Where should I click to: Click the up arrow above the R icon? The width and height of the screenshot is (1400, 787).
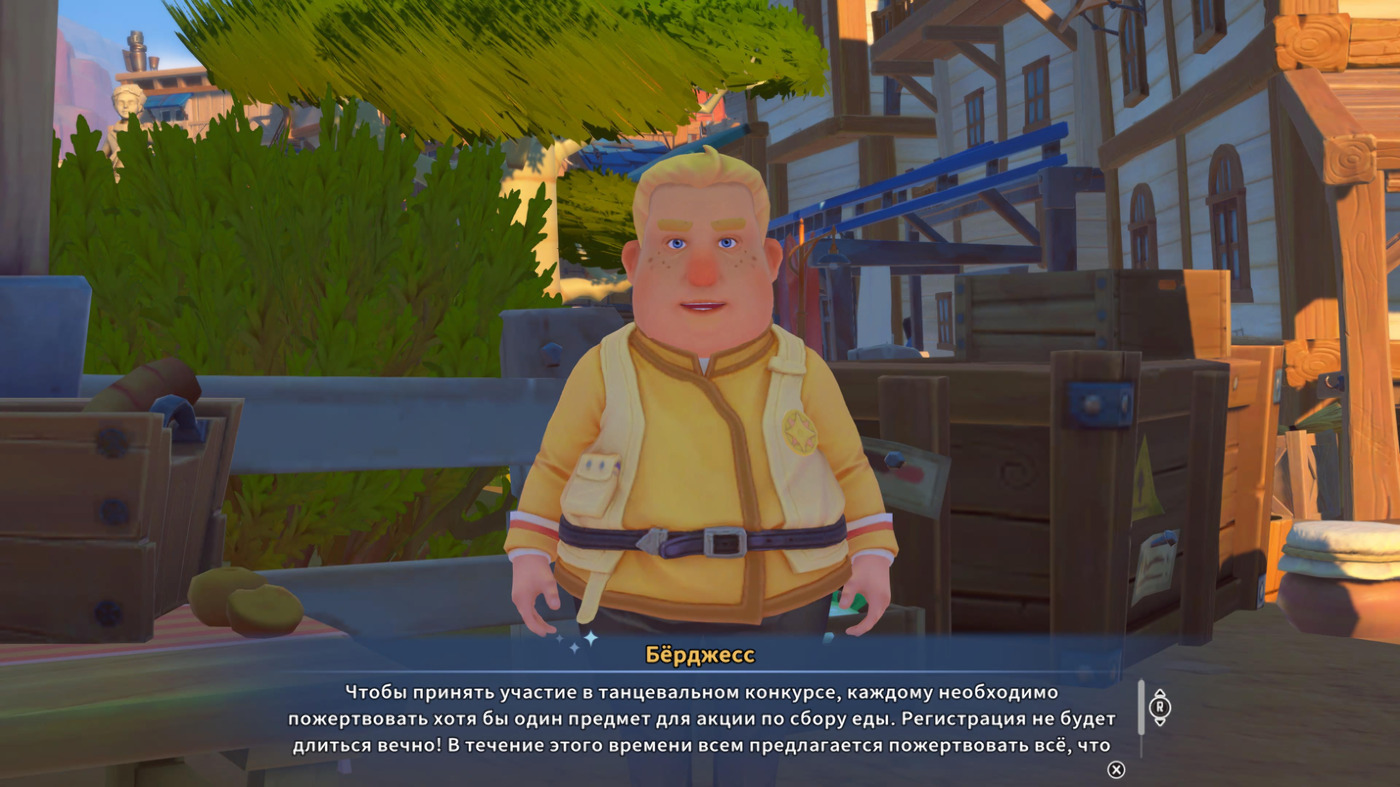[1161, 691]
